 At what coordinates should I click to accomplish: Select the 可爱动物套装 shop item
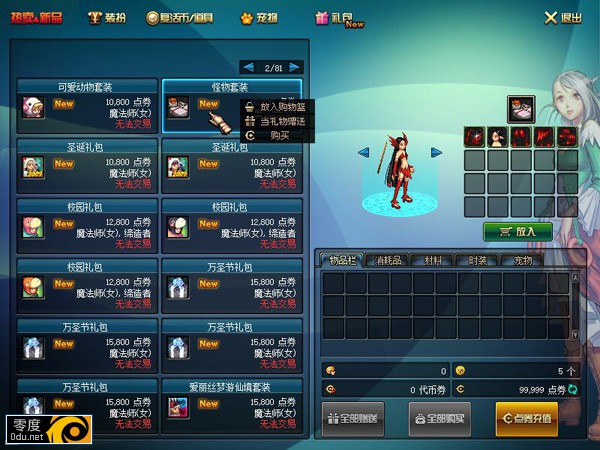click(x=87, y=108)
